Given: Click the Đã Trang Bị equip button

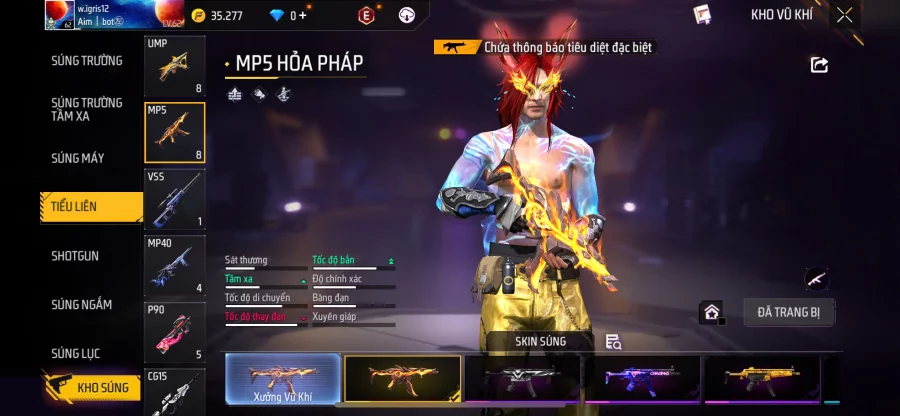Looking at the screenshot, I should pos(789,312).
